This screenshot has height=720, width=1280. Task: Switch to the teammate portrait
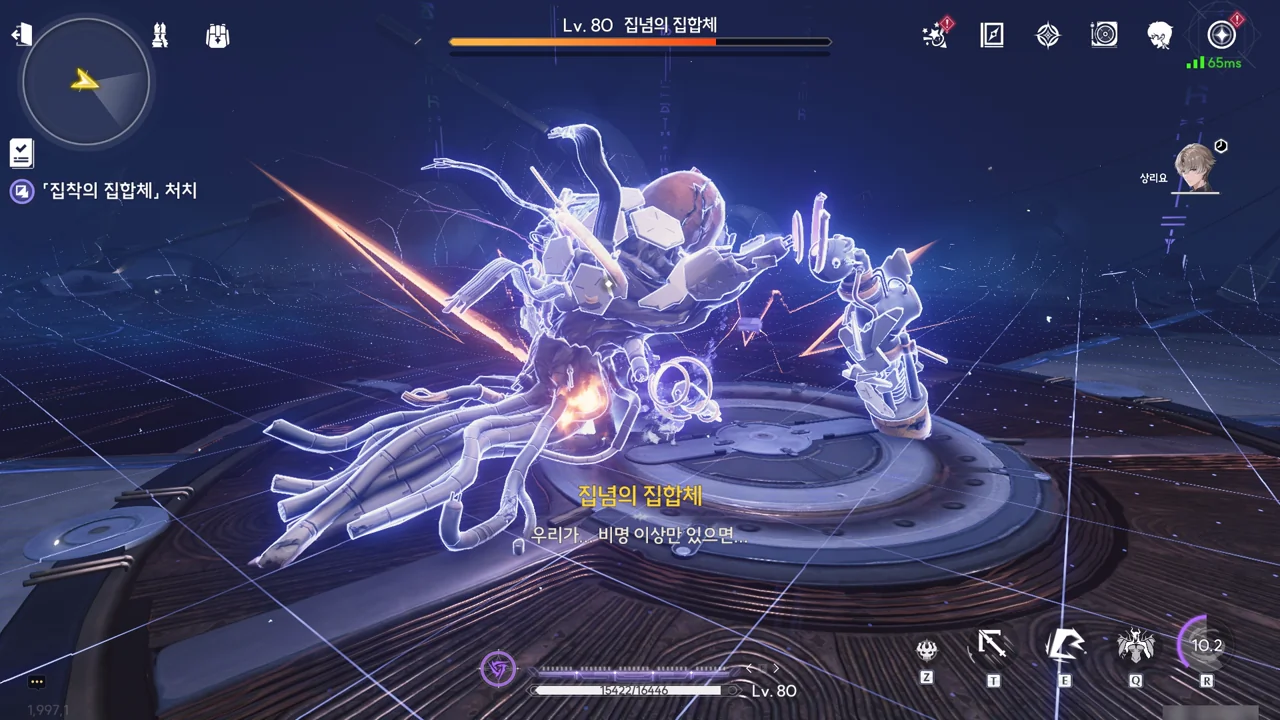tap(1195, 166)
